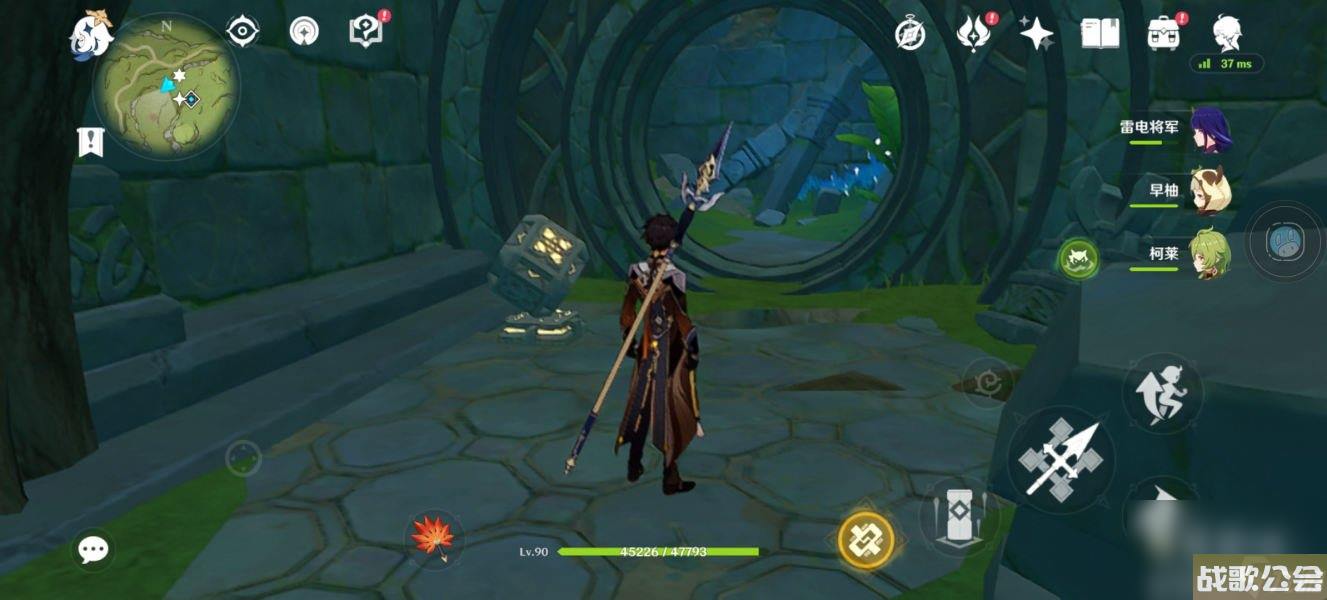Switch to party member 柯莱
1327x600 pixels.
[1209, 254]
